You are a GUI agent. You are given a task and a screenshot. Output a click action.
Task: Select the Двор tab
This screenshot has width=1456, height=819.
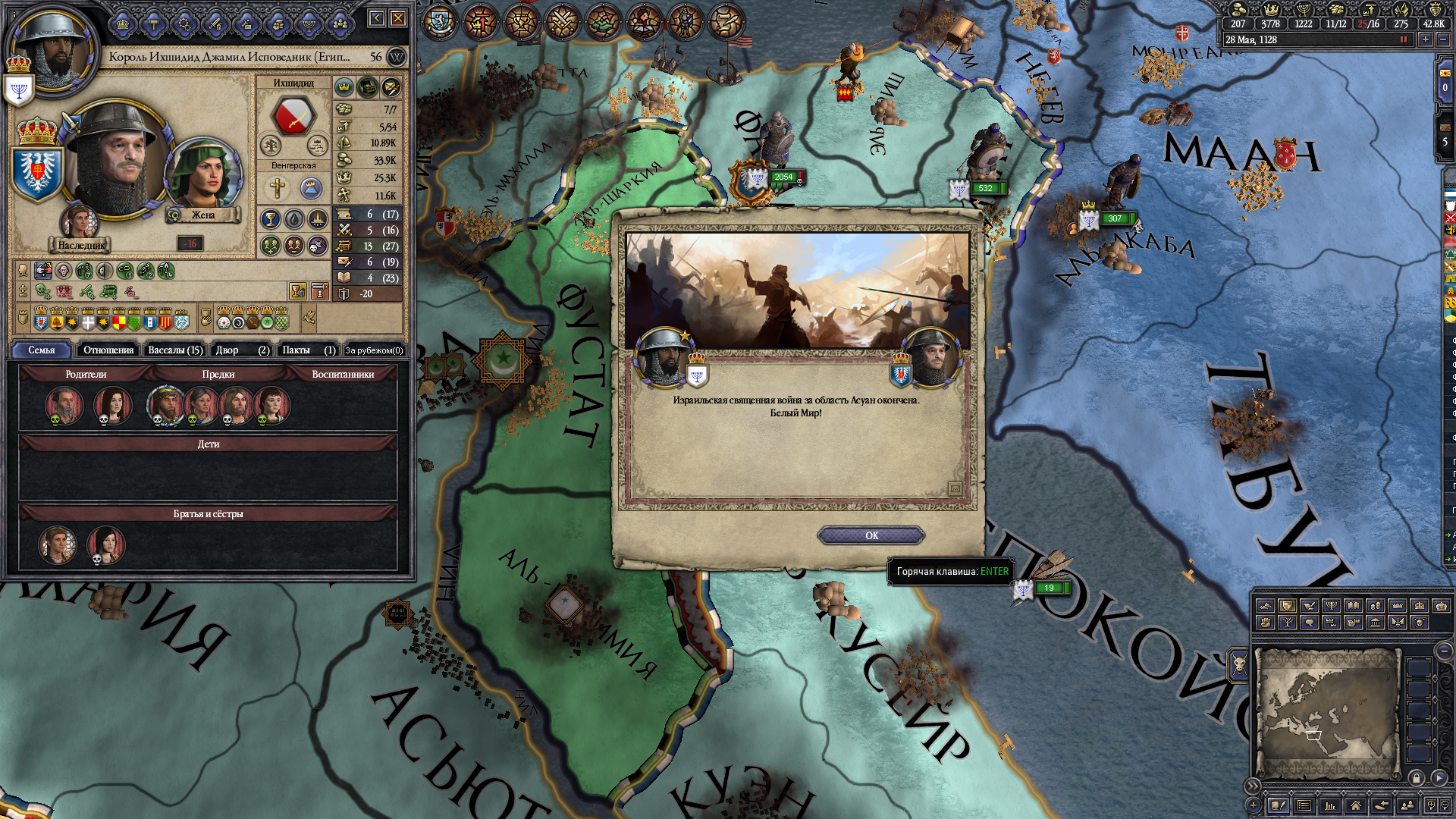pos(242,350)
